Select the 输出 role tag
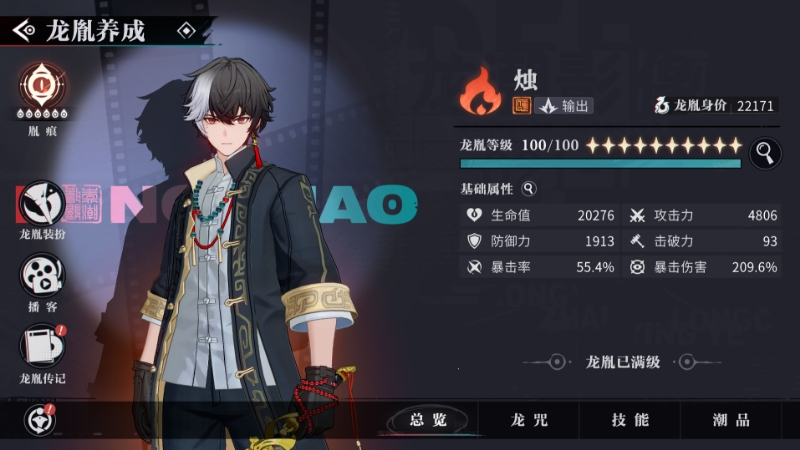The image size is (800, 450). coord(565,106)
